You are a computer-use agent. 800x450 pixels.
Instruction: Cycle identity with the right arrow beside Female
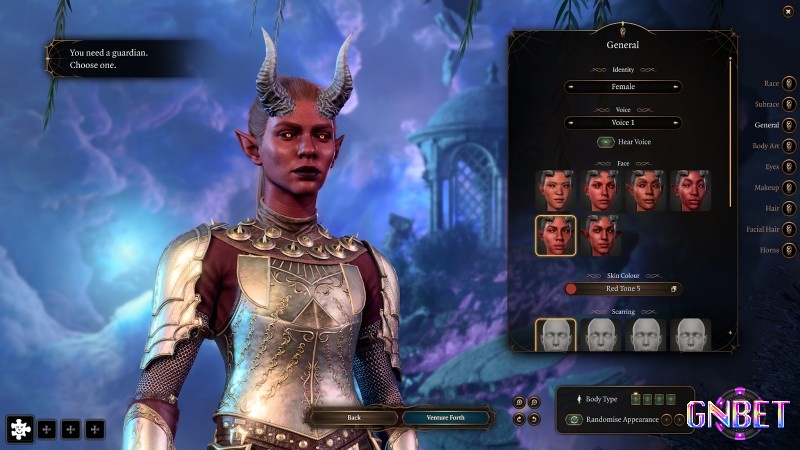676,87
